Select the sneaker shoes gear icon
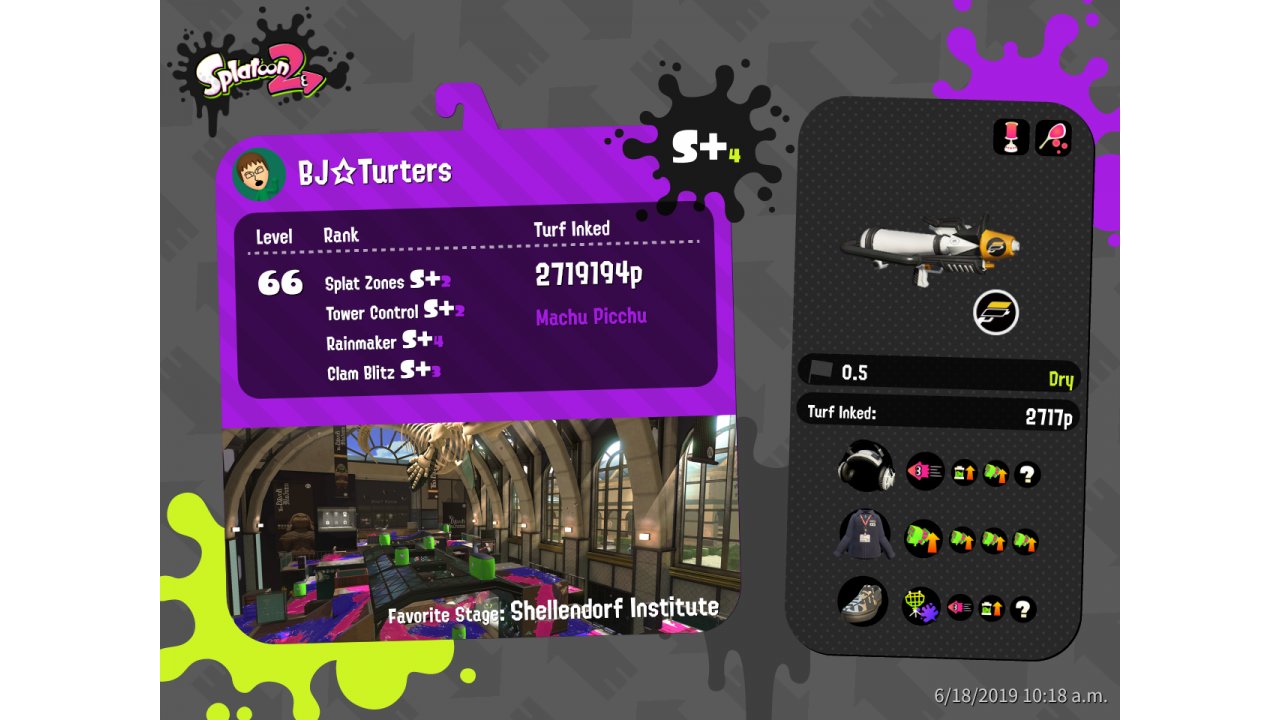 click(862, 603)
